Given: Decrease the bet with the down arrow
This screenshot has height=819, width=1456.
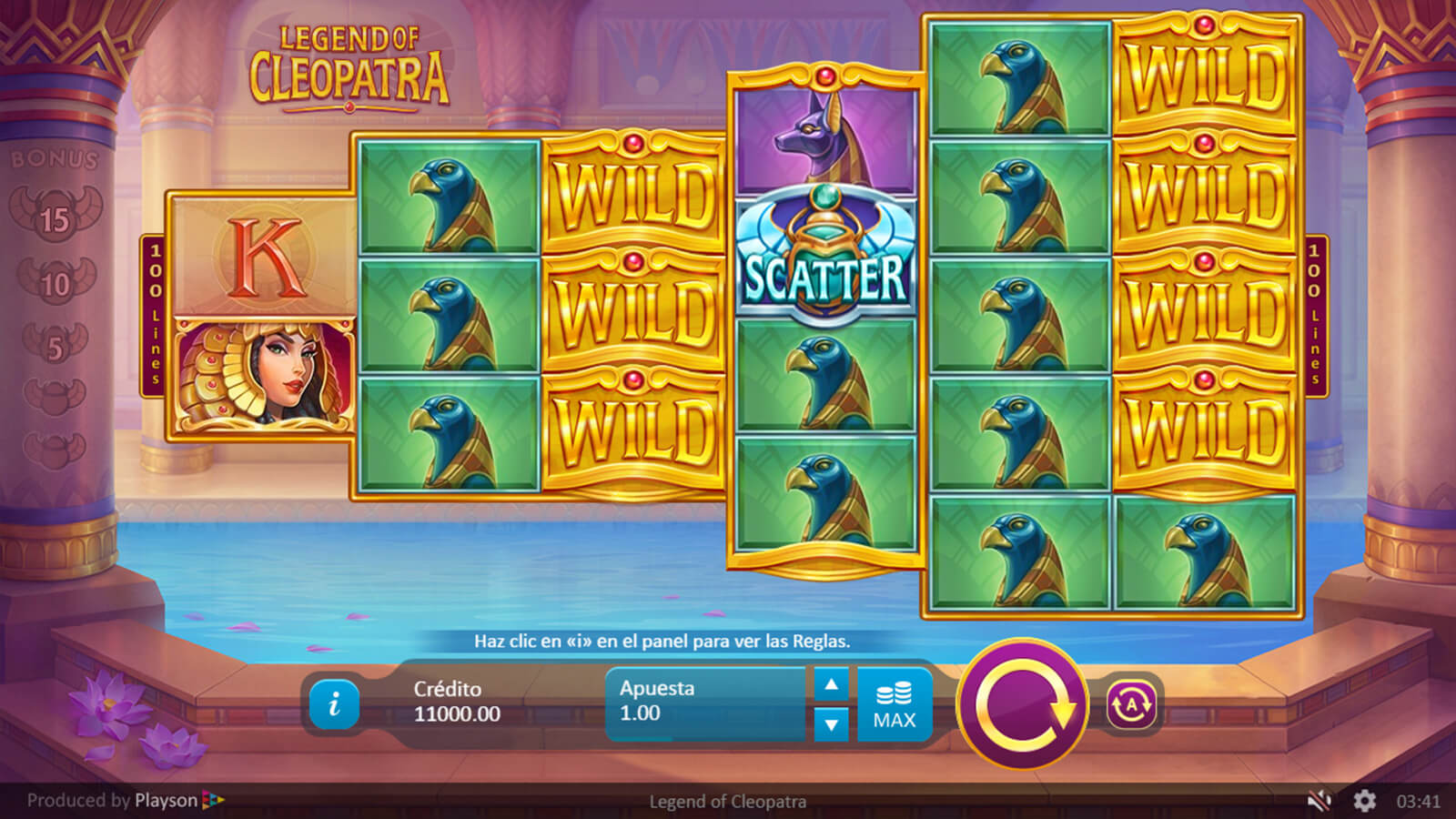Looking at the screenshot, I should click(x=831, y=724).
